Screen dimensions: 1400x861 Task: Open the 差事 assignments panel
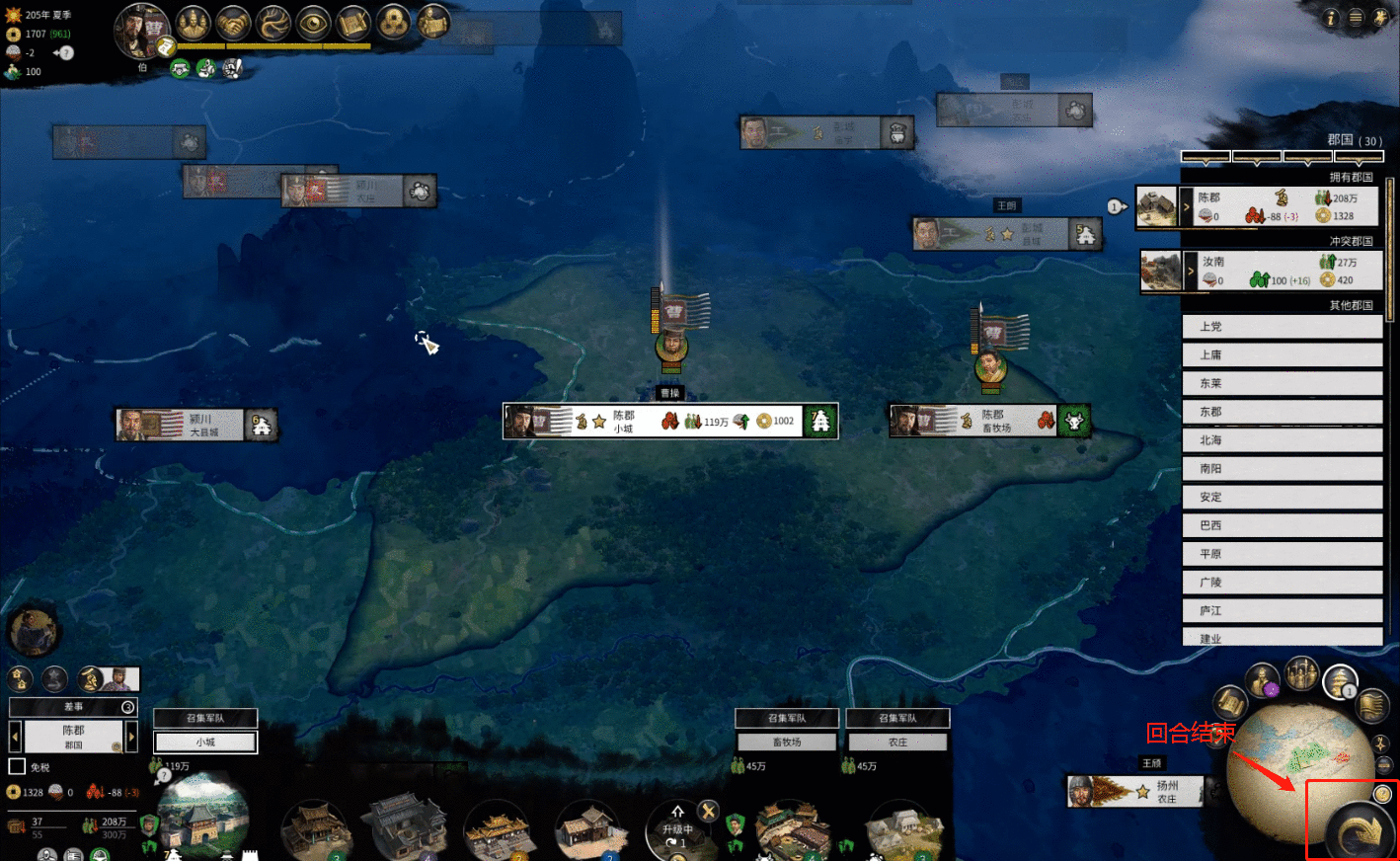(73, 707)
